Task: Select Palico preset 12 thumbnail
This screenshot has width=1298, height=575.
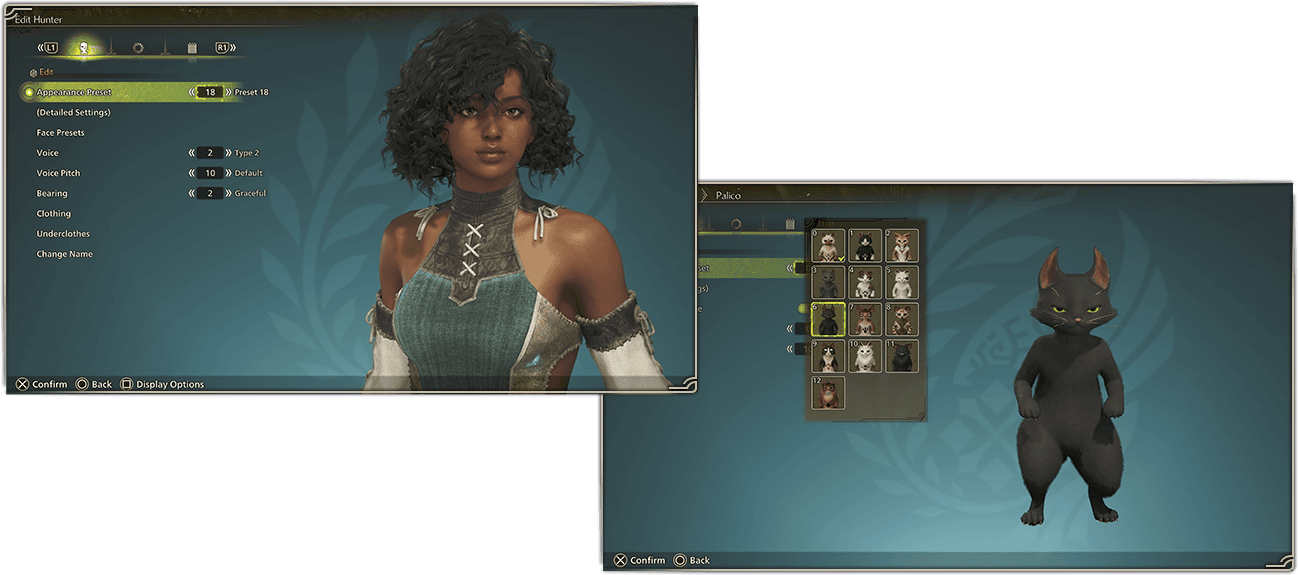Action: click(x=828, y=393)
